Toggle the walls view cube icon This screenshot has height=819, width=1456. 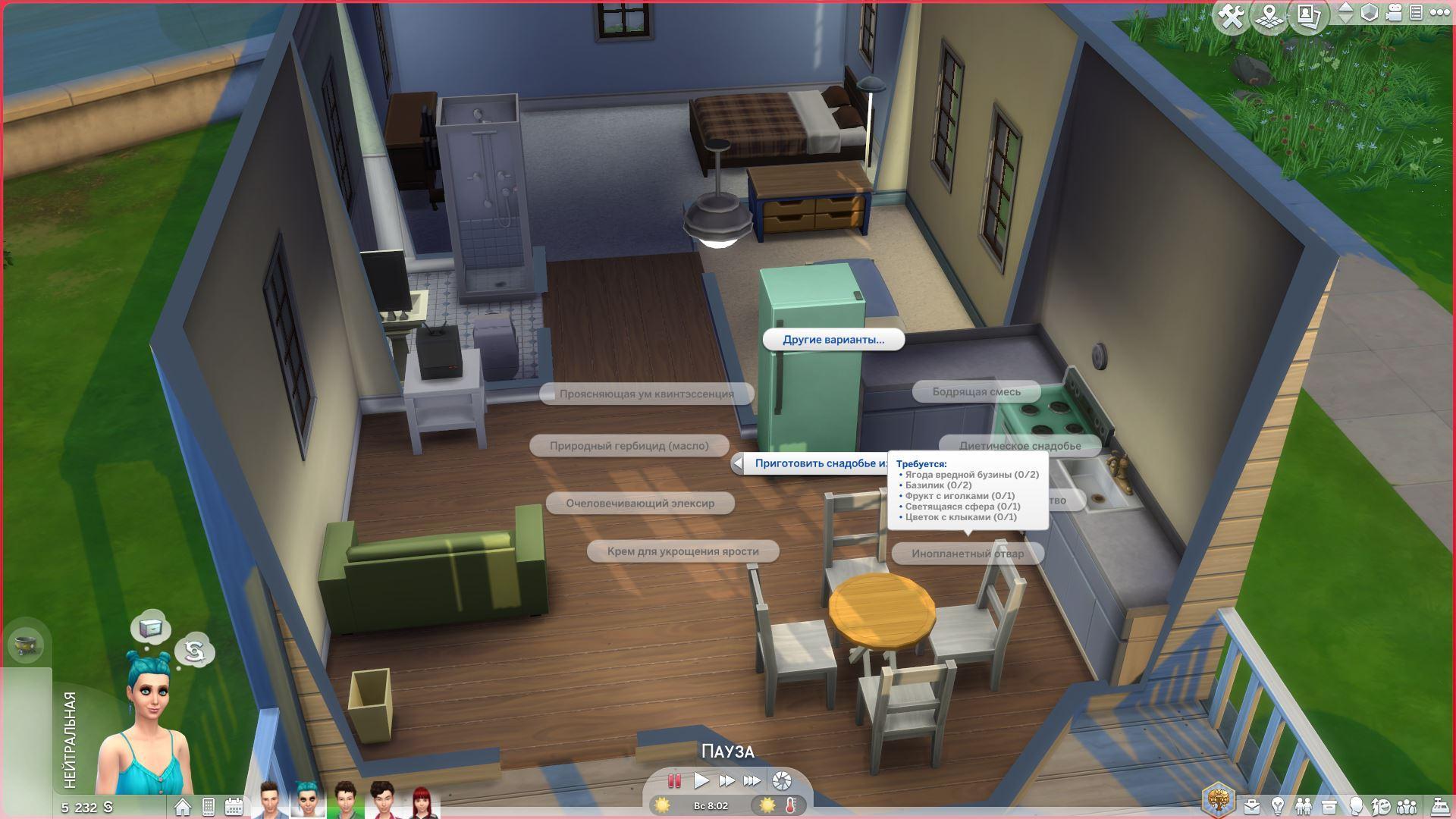[x=1369, y=13]
